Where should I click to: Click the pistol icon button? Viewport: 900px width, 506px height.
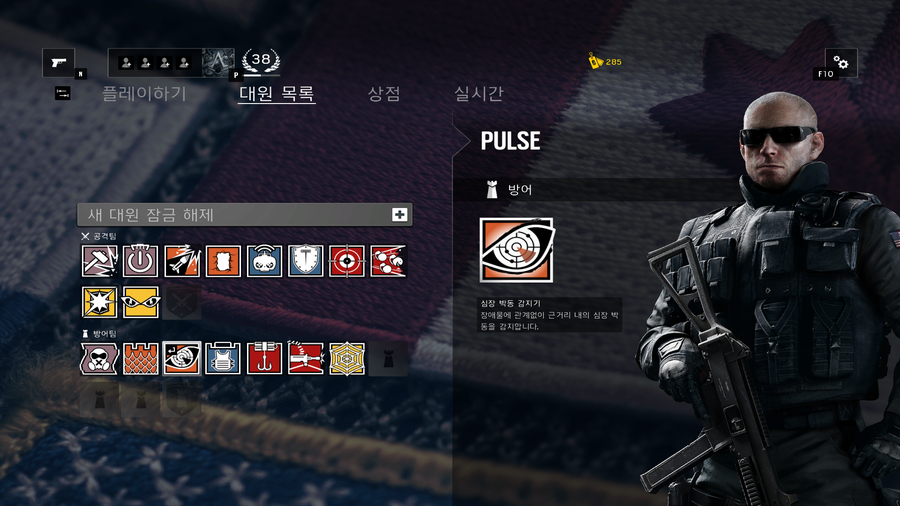pos(58,63)
